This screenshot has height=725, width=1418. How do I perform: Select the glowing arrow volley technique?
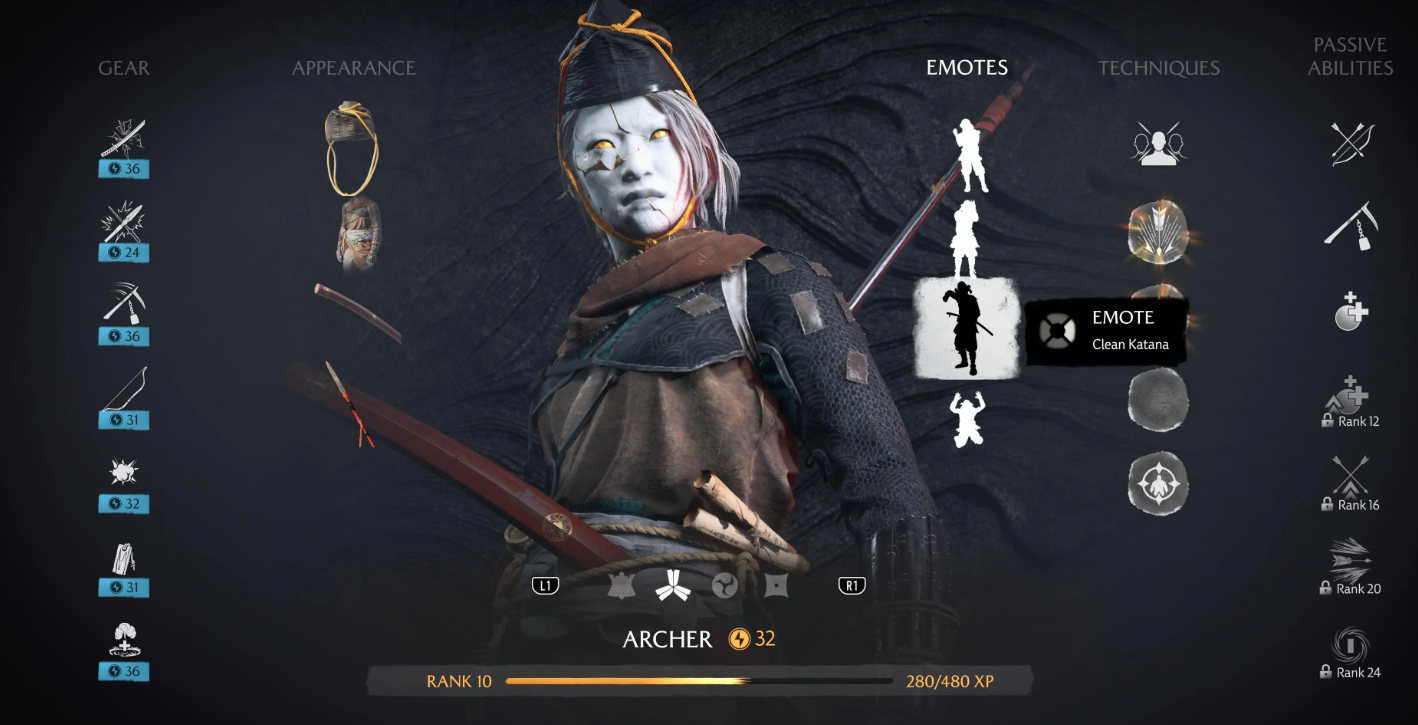[x=1158, y=230]
